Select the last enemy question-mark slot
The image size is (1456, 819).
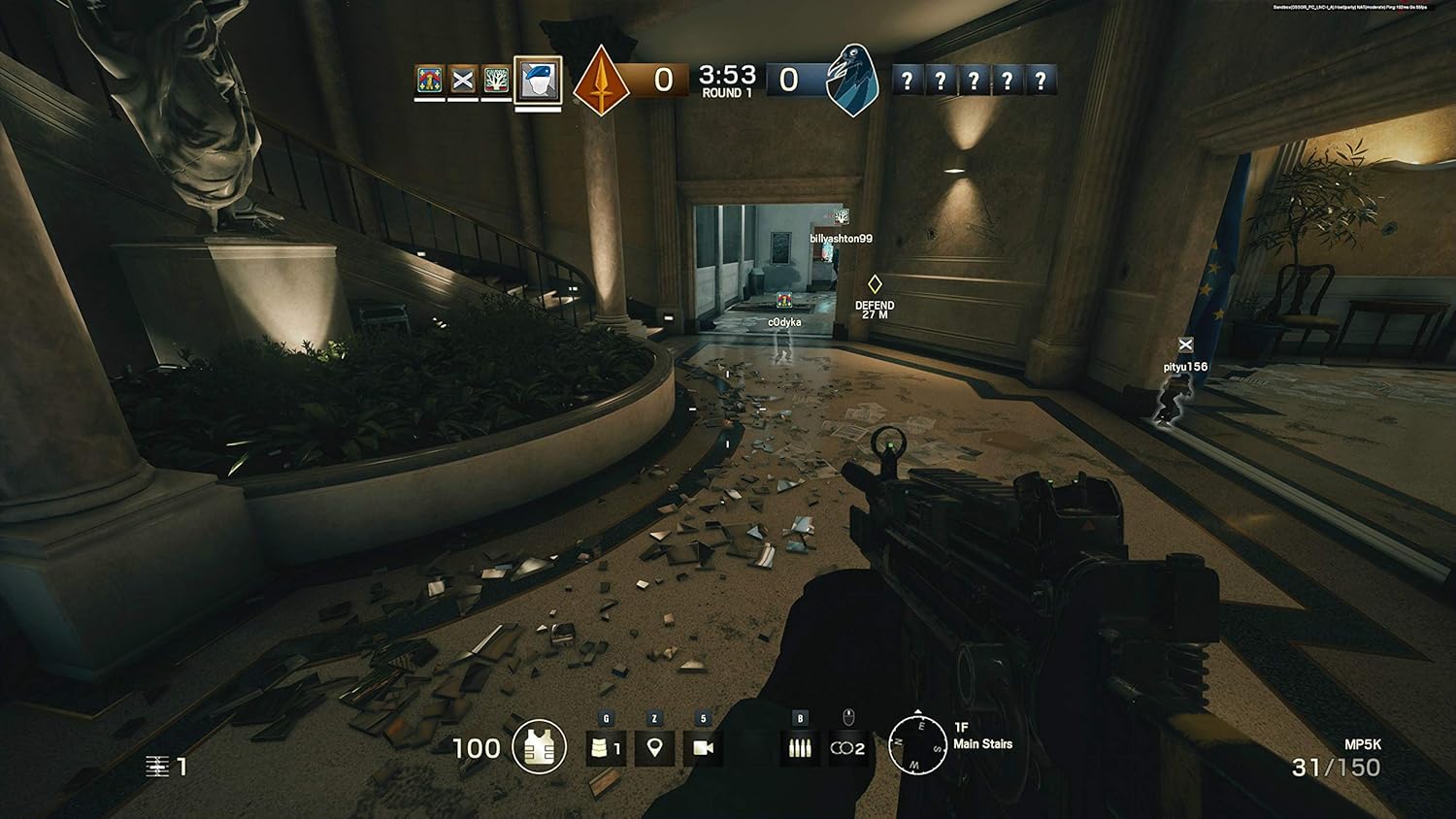[1042, 81]
